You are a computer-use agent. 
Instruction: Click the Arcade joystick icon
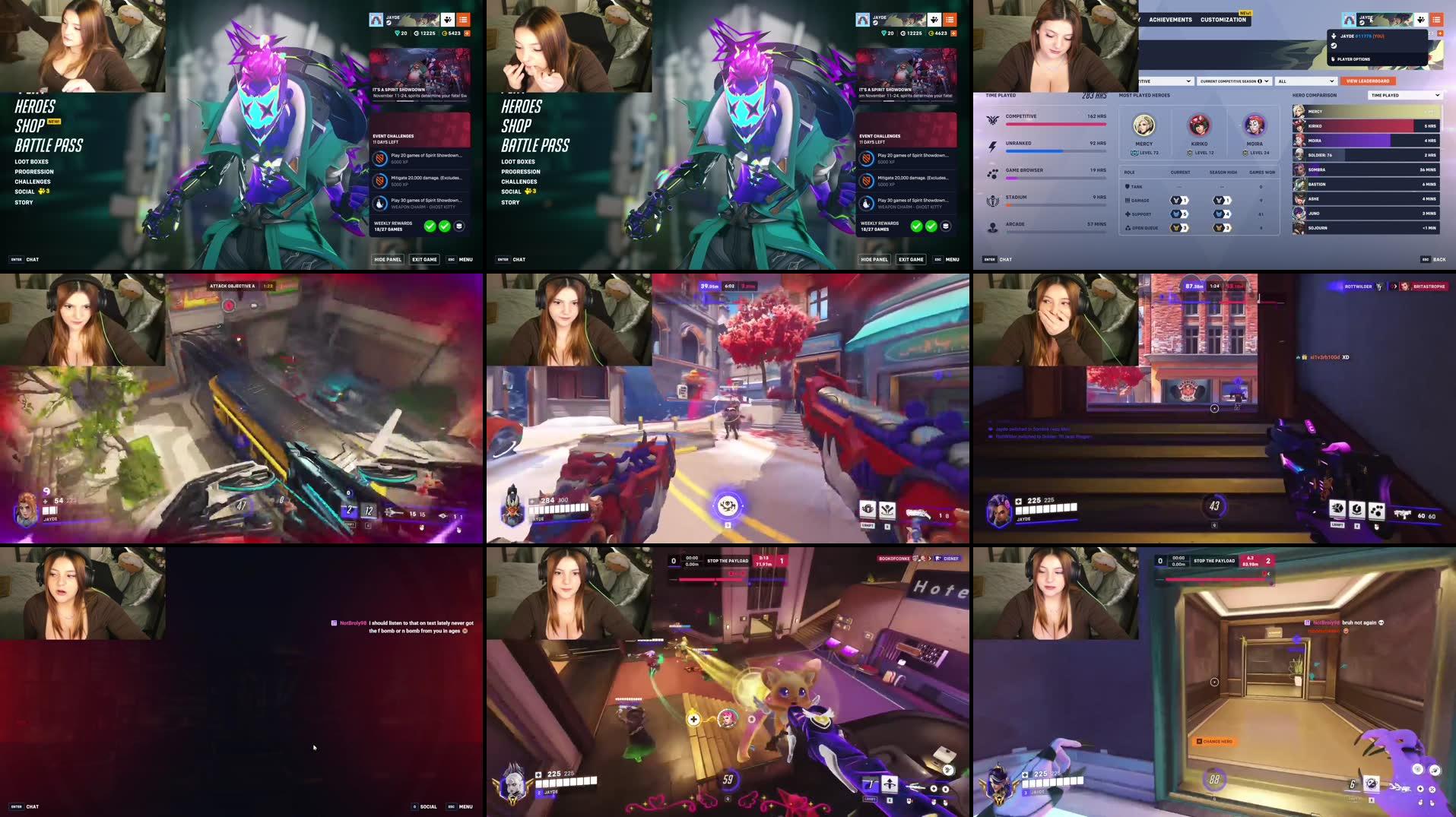pyautogui.click(x=993, y=226)
